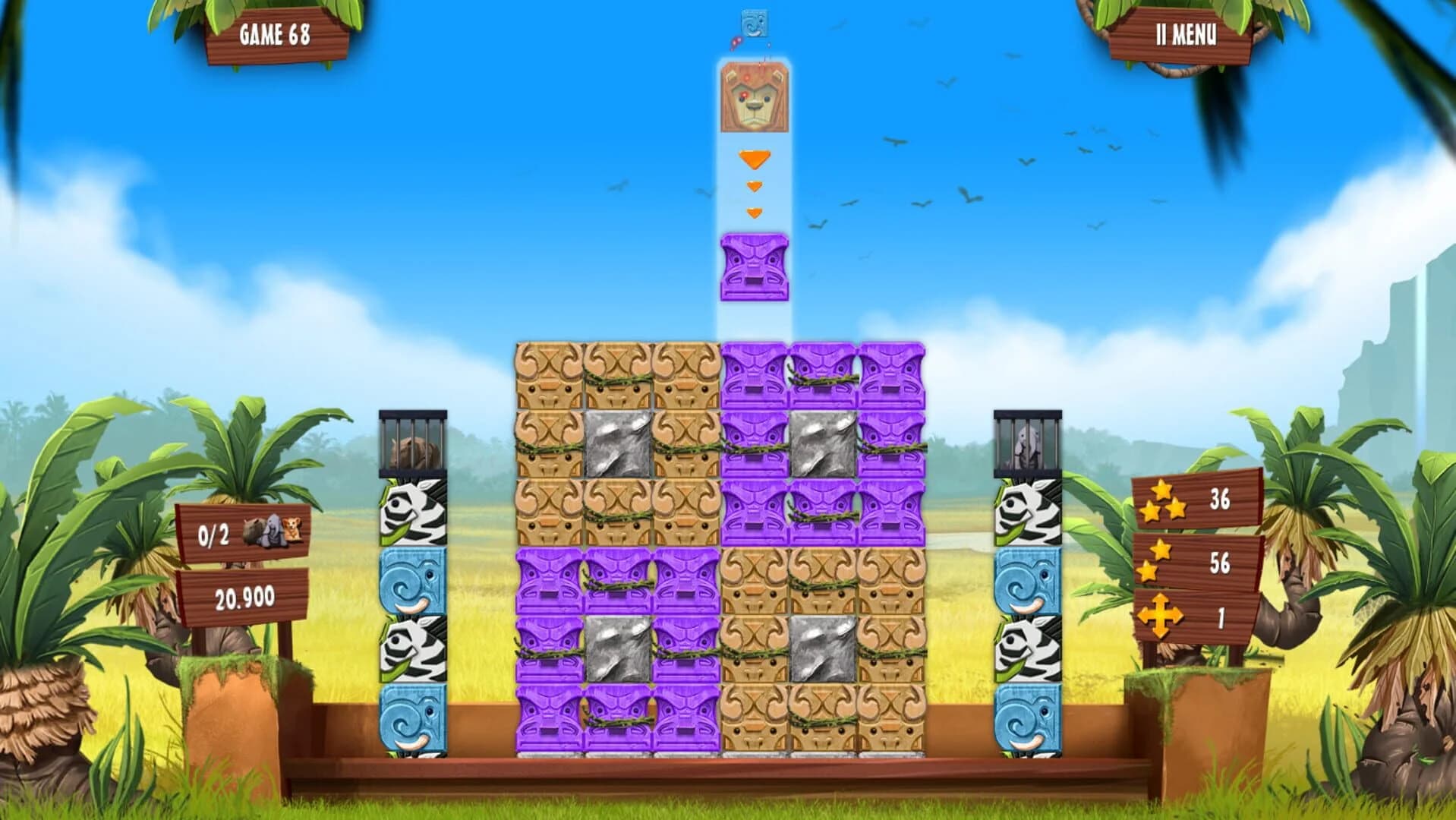The height and width of the screenshot is (820, 1456).
Task: Click the falling angry lion block
Action: [x=755, y=99]
